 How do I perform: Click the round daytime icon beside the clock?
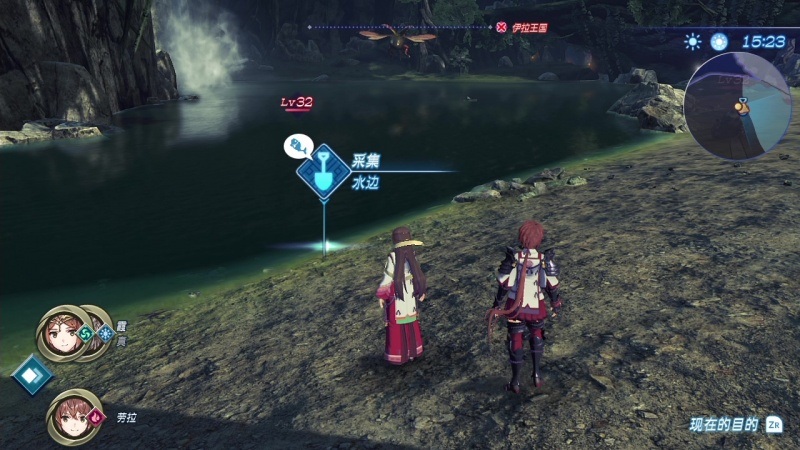point(719,41)
